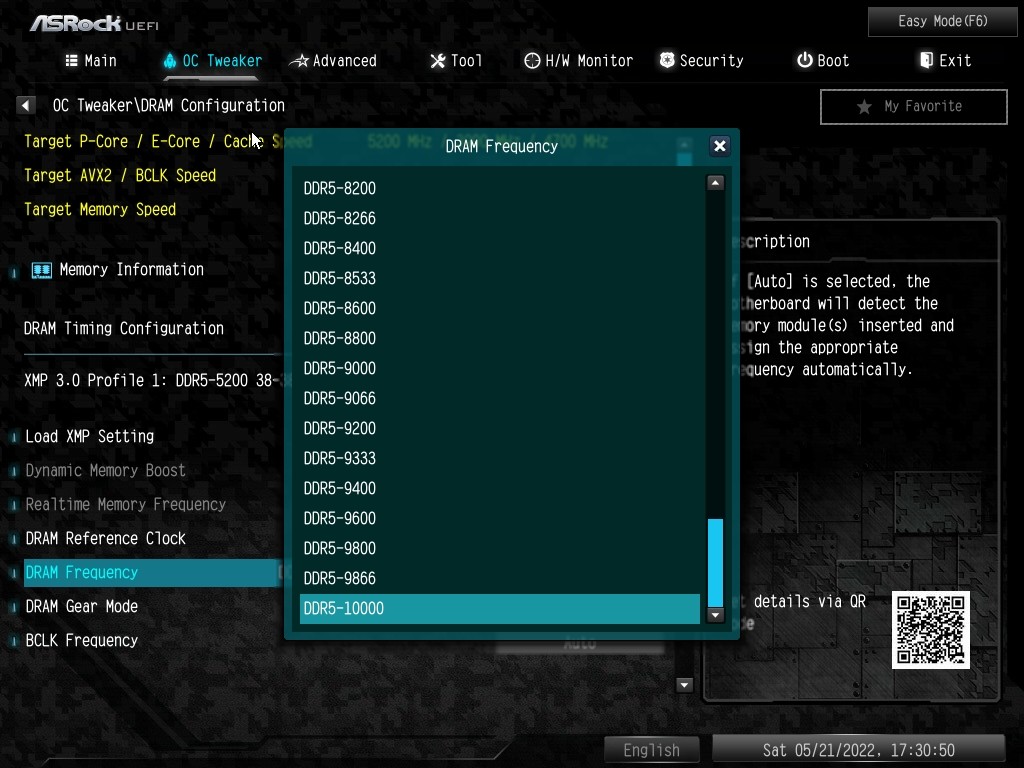Viewport: 1024px width, 768px height.
Task: Open My Favorite settings
Action: tap(913, 106)
